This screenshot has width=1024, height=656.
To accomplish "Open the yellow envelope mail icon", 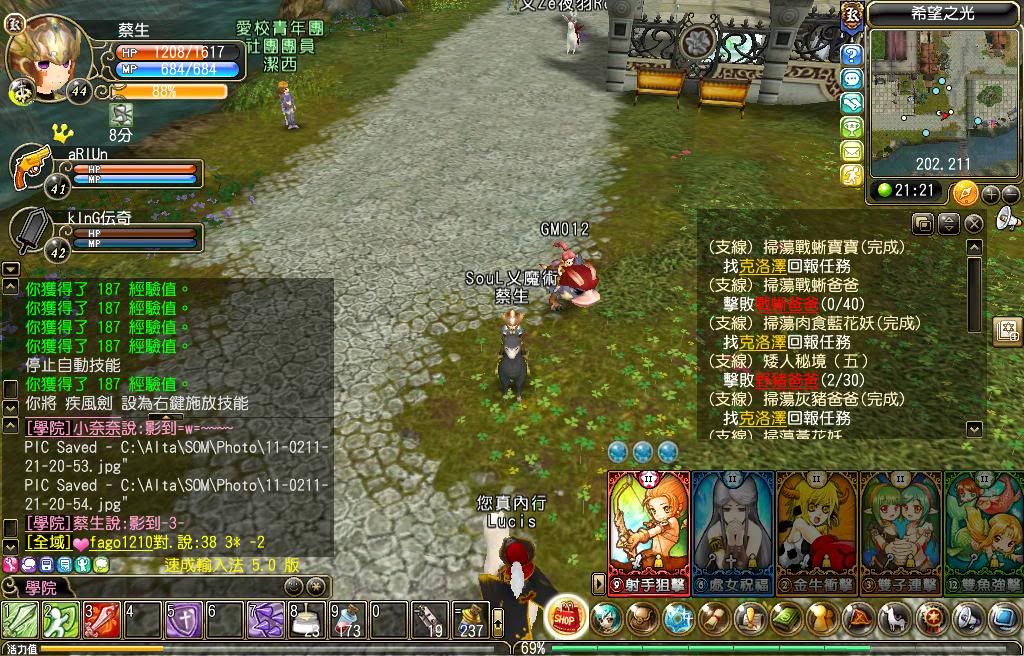I will (x=852, y=151).
